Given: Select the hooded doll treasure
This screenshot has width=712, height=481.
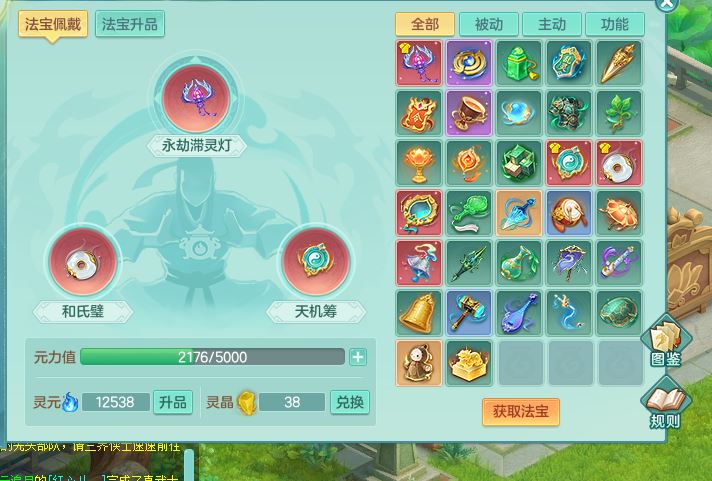Looking at the screenshot, I should (x=419, y=363).
